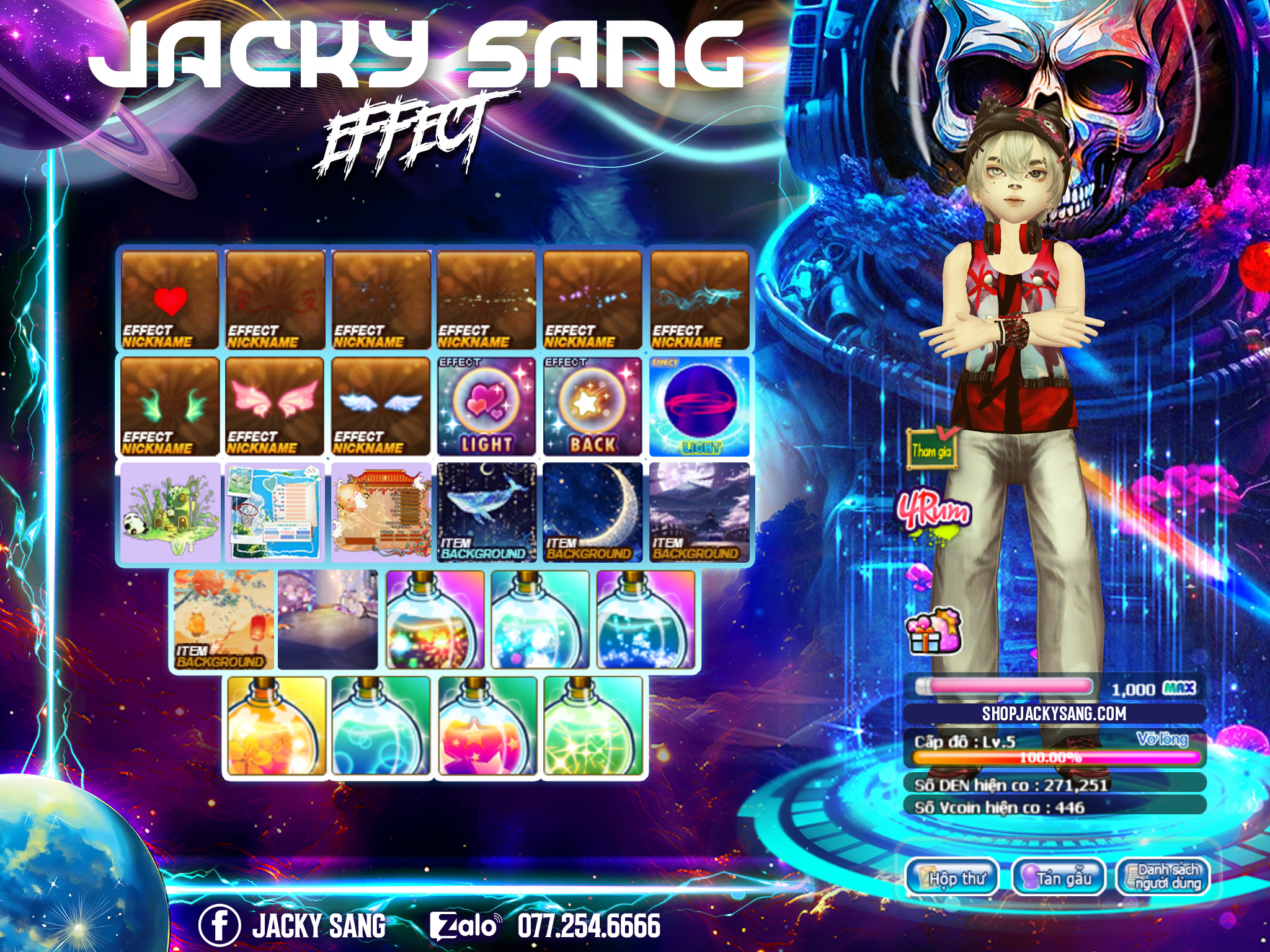Pick the white angel wings effect

coord(381,407)
